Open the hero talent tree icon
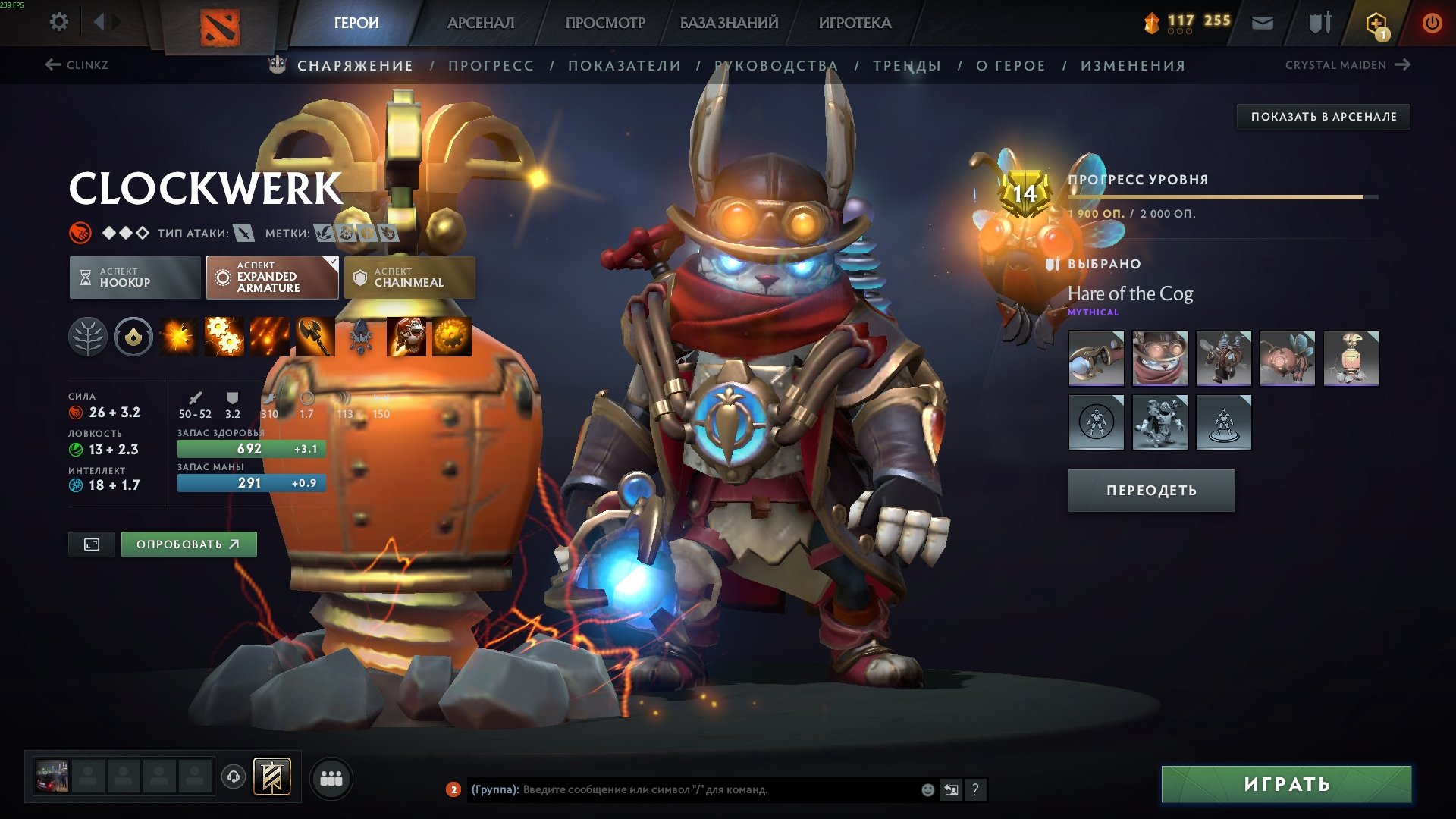Screen dimensions: 1456x819 tap(89, 337)
